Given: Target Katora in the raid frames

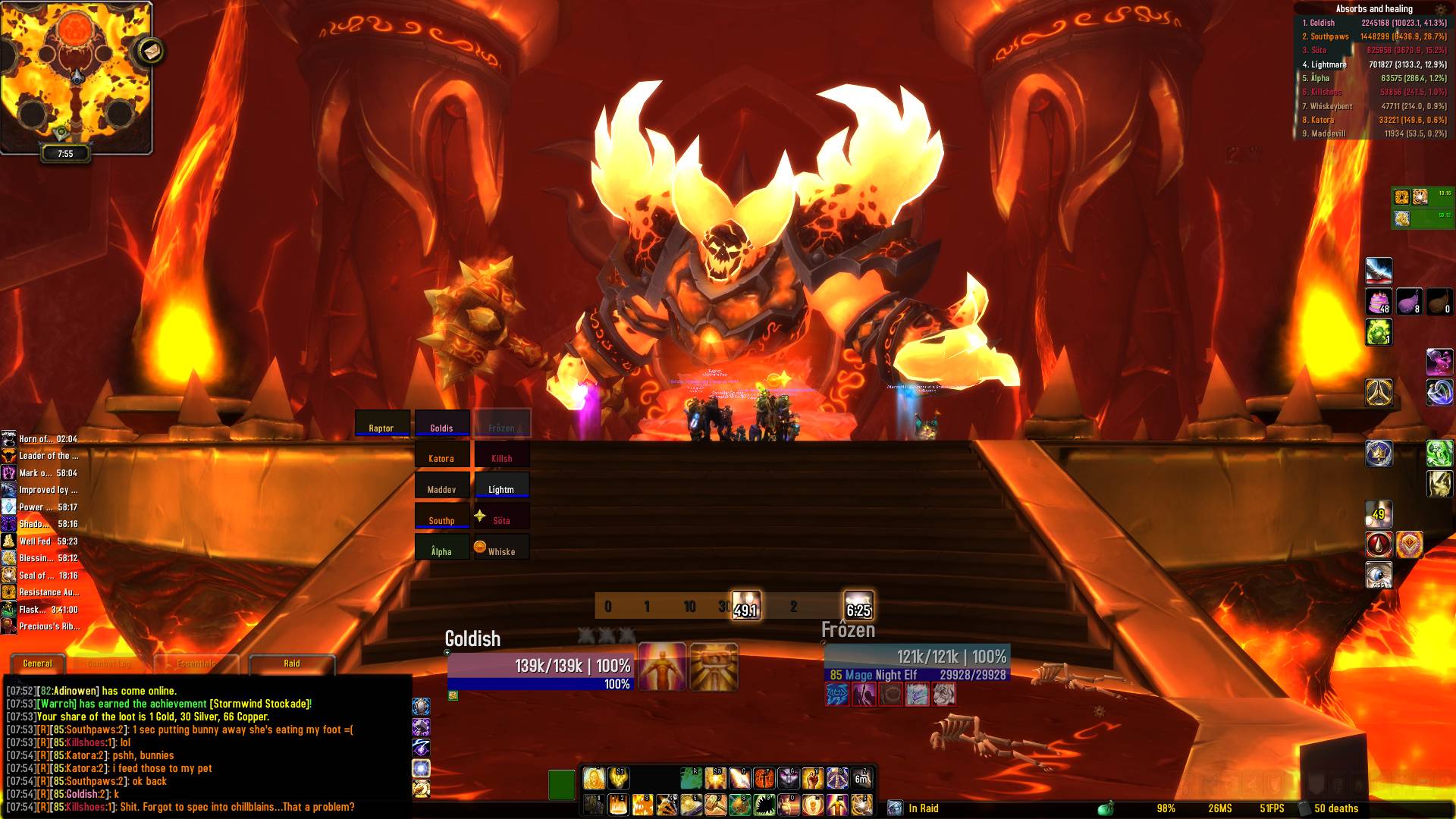Looking at the screenshot, I should coord(441,454).
